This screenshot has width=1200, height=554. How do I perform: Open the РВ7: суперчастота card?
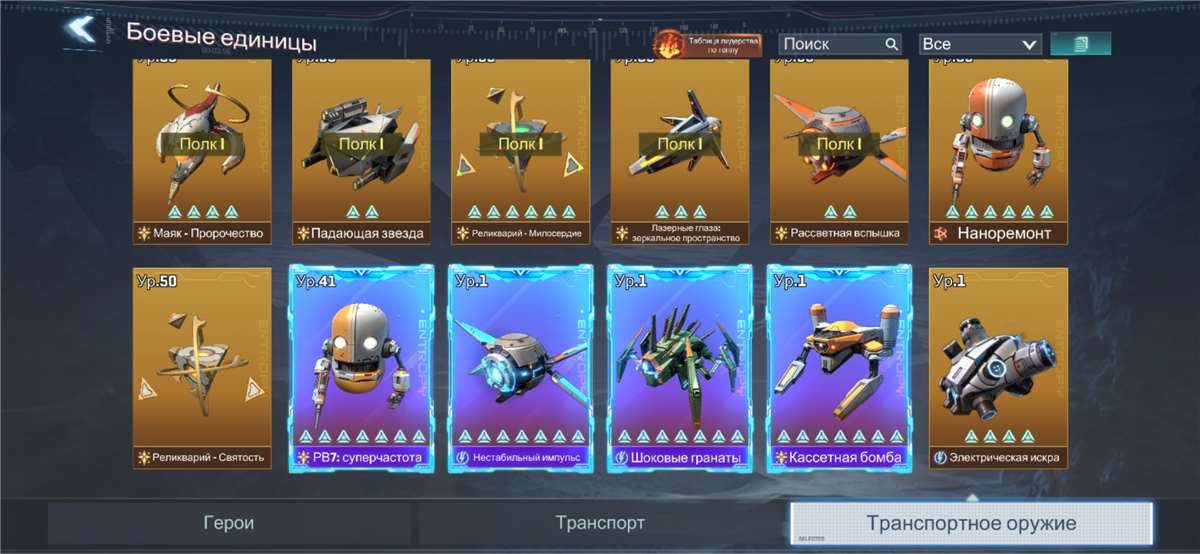click(361, 368)
